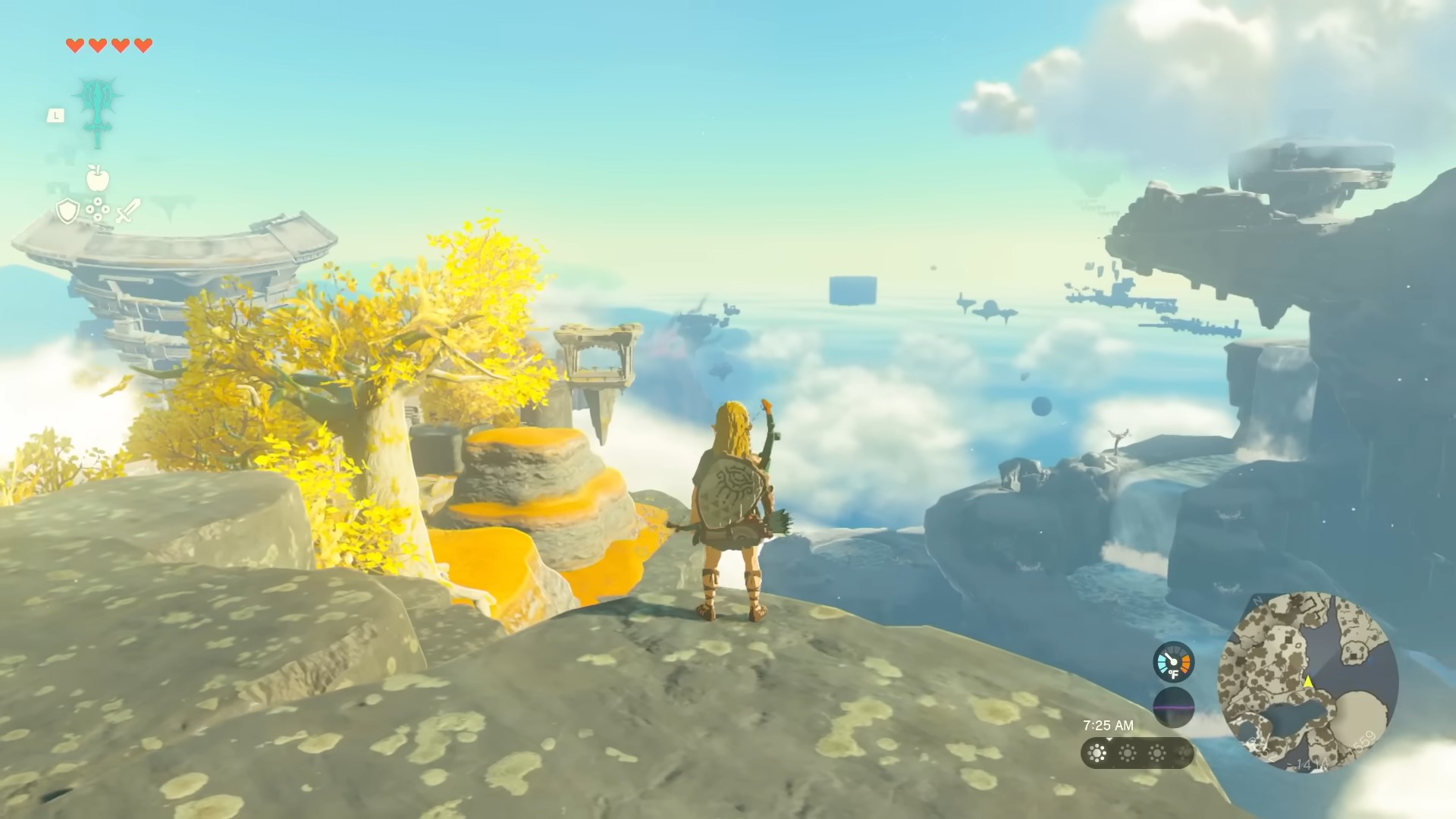Toggle the L button prompt indicator
Screen dimensions: 1456x819
56,115
